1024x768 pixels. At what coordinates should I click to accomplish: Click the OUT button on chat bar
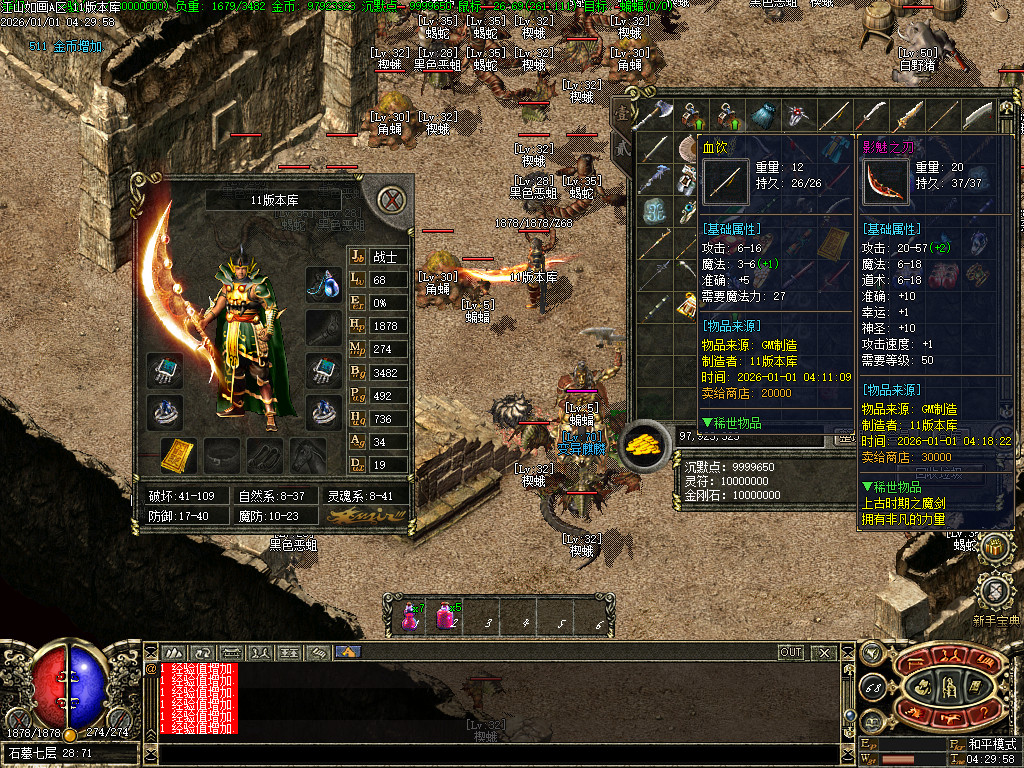tap(791, 653)
